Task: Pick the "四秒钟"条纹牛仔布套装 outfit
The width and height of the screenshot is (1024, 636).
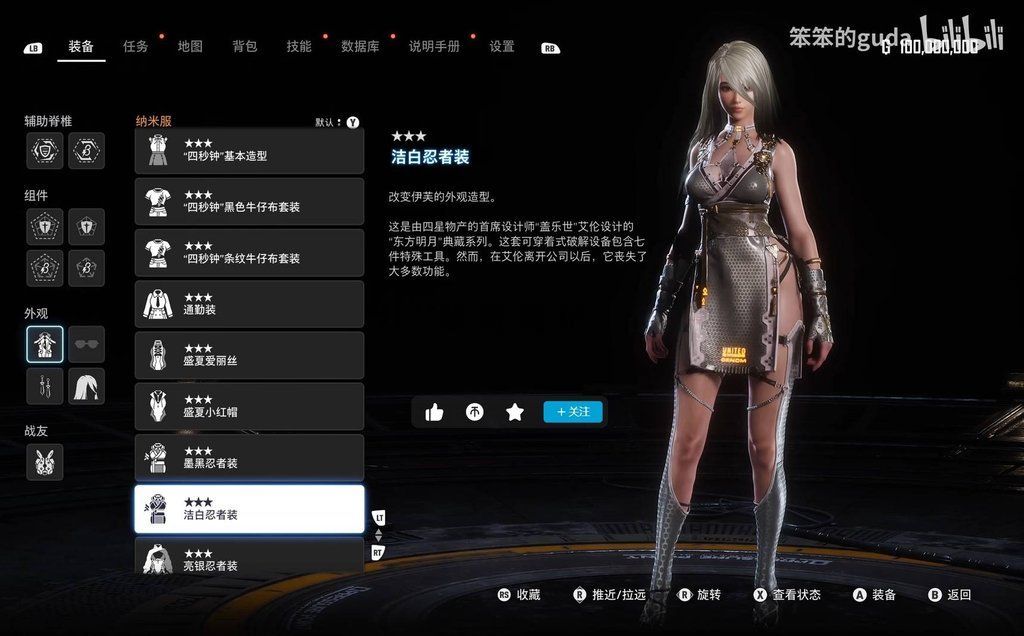Action: [x=249, y=253]
